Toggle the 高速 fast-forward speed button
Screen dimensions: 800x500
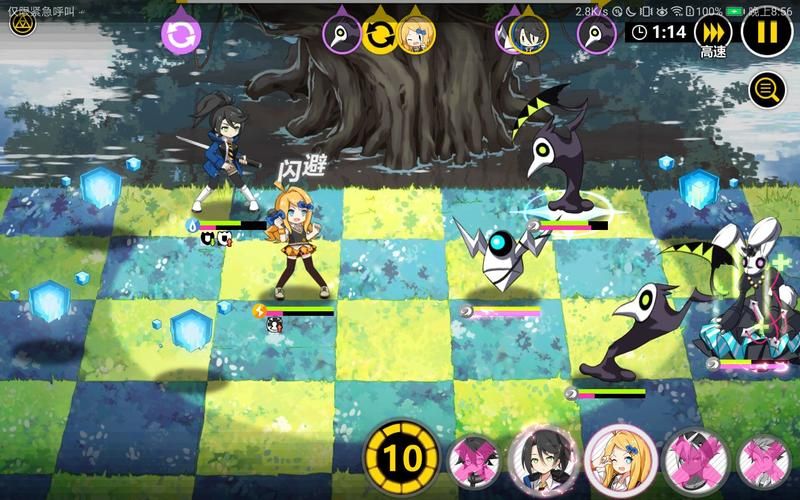[713, 31]
